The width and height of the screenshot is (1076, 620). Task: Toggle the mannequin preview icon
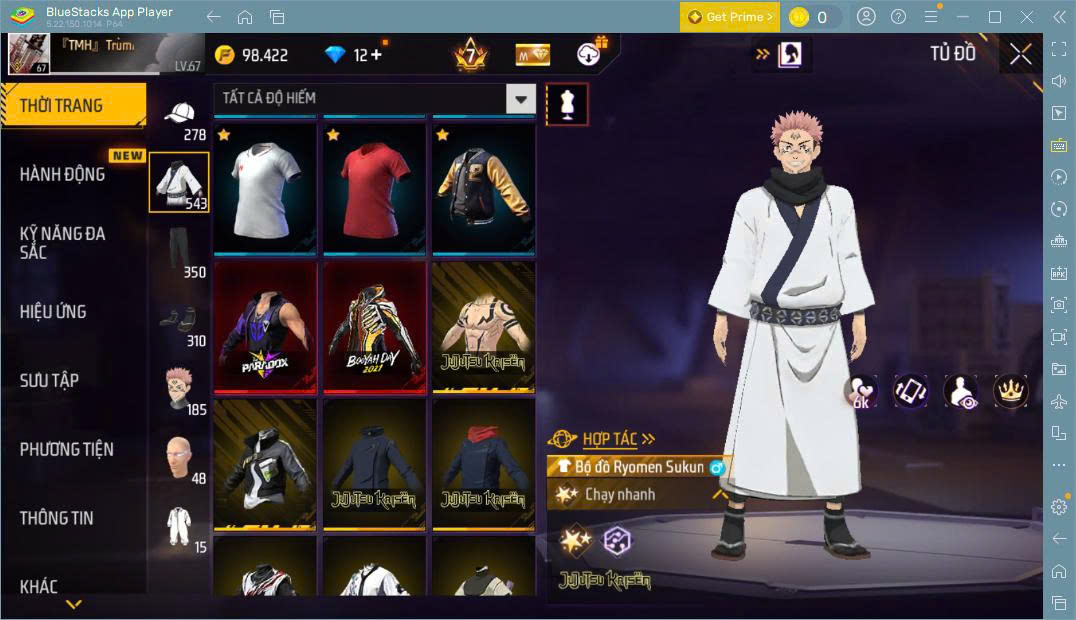(567, 104)
